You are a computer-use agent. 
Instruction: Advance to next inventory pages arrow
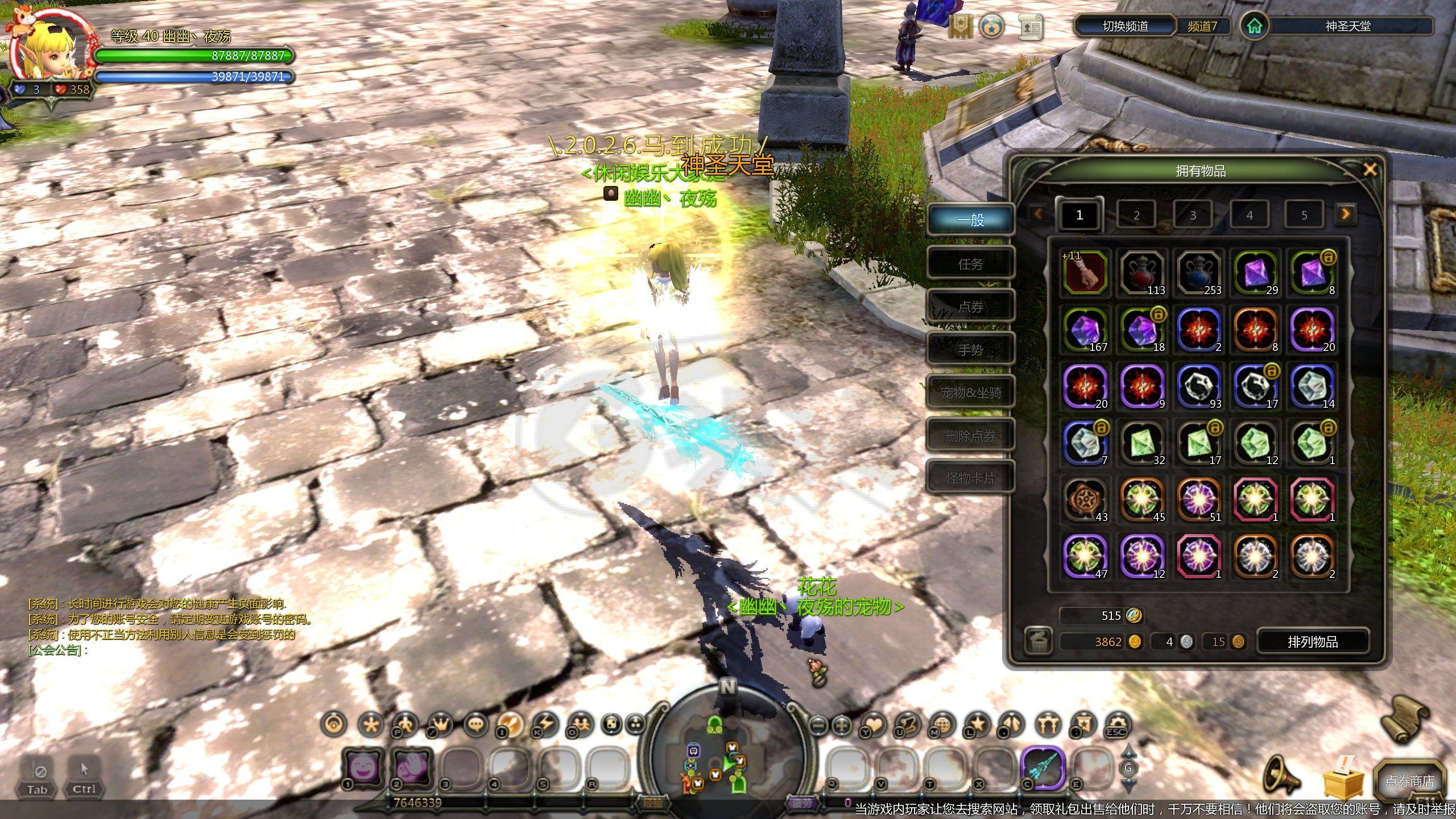pos(1345,214)
